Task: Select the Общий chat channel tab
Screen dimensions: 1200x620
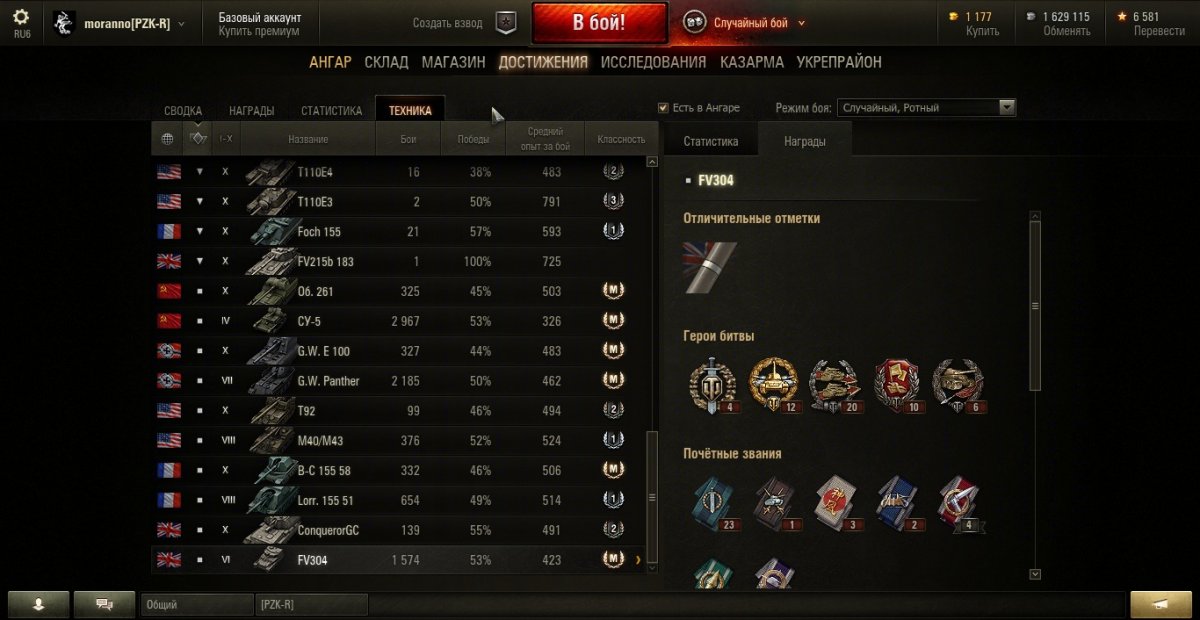Action: (x=197, y=605)
